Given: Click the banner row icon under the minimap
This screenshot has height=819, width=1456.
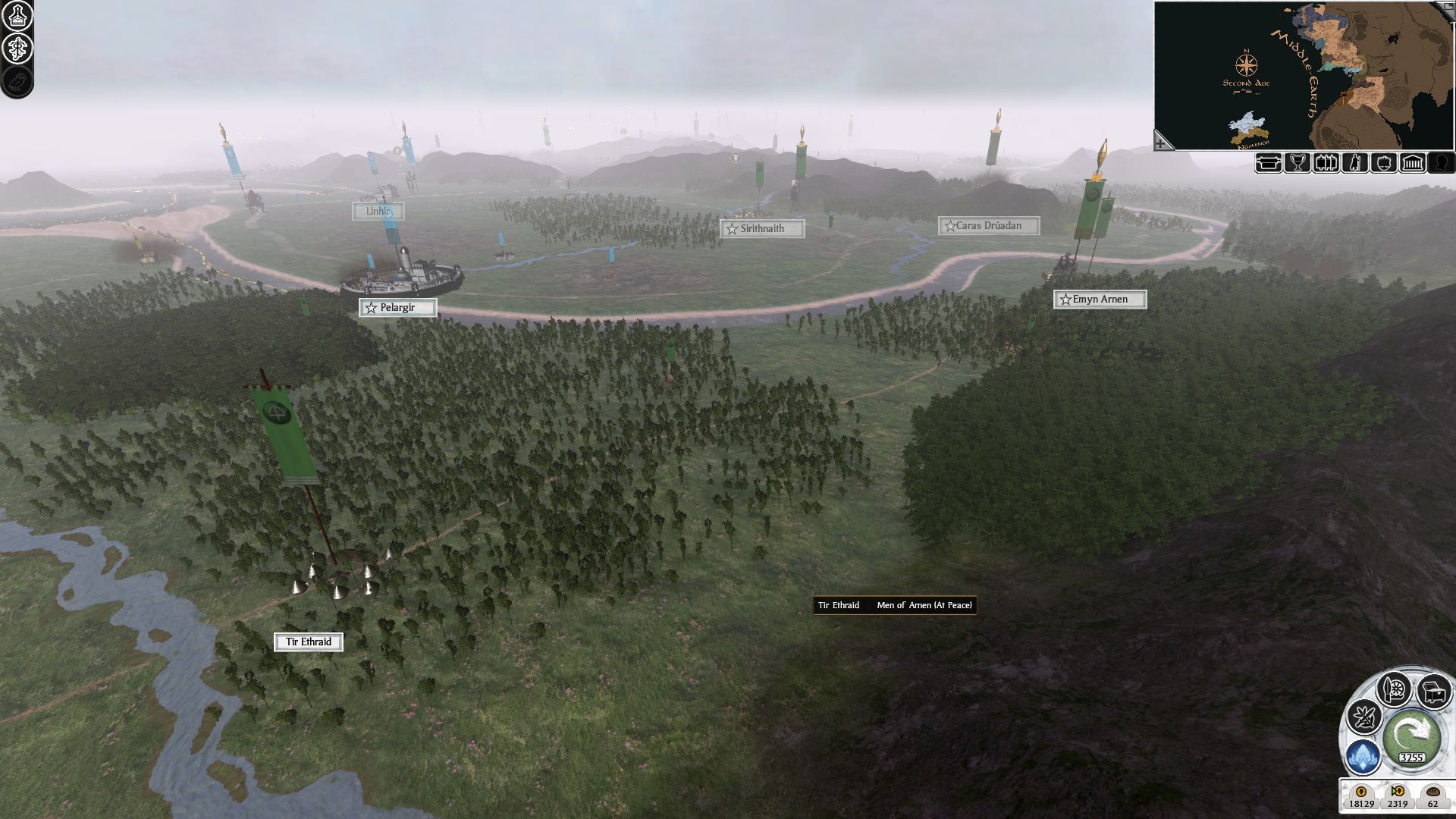Looking at the screenshot, I should click(1326, 163).
